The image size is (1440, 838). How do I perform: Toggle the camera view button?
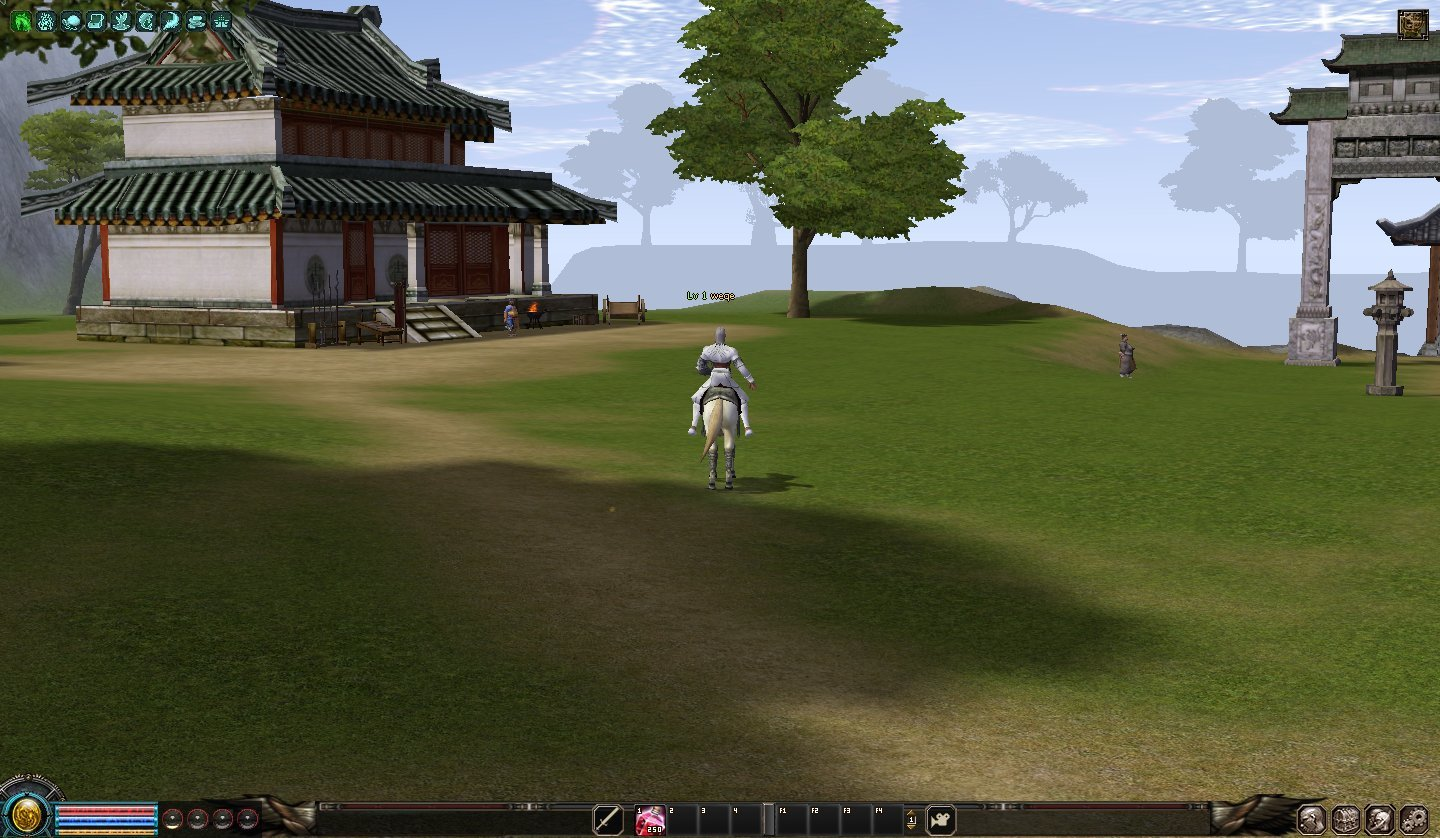click(940, 820)
